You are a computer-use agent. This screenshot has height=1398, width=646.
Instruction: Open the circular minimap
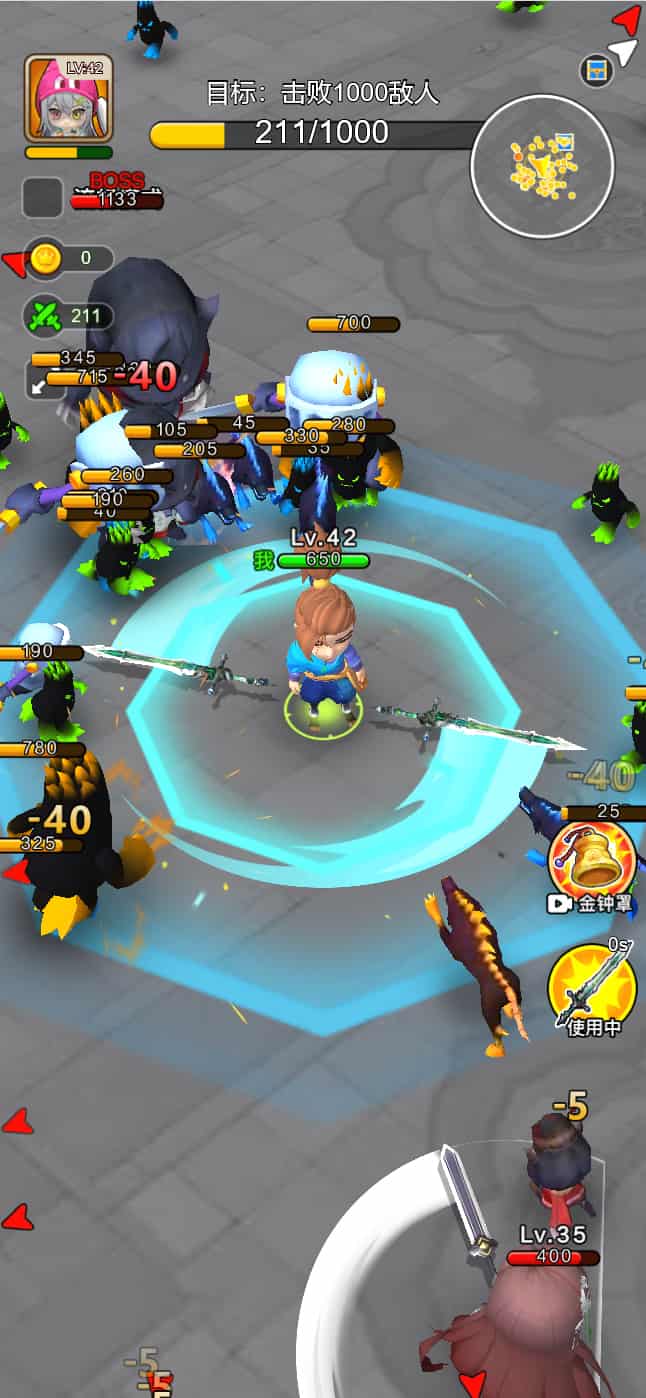pyautogui.click(x=542, y=166)
